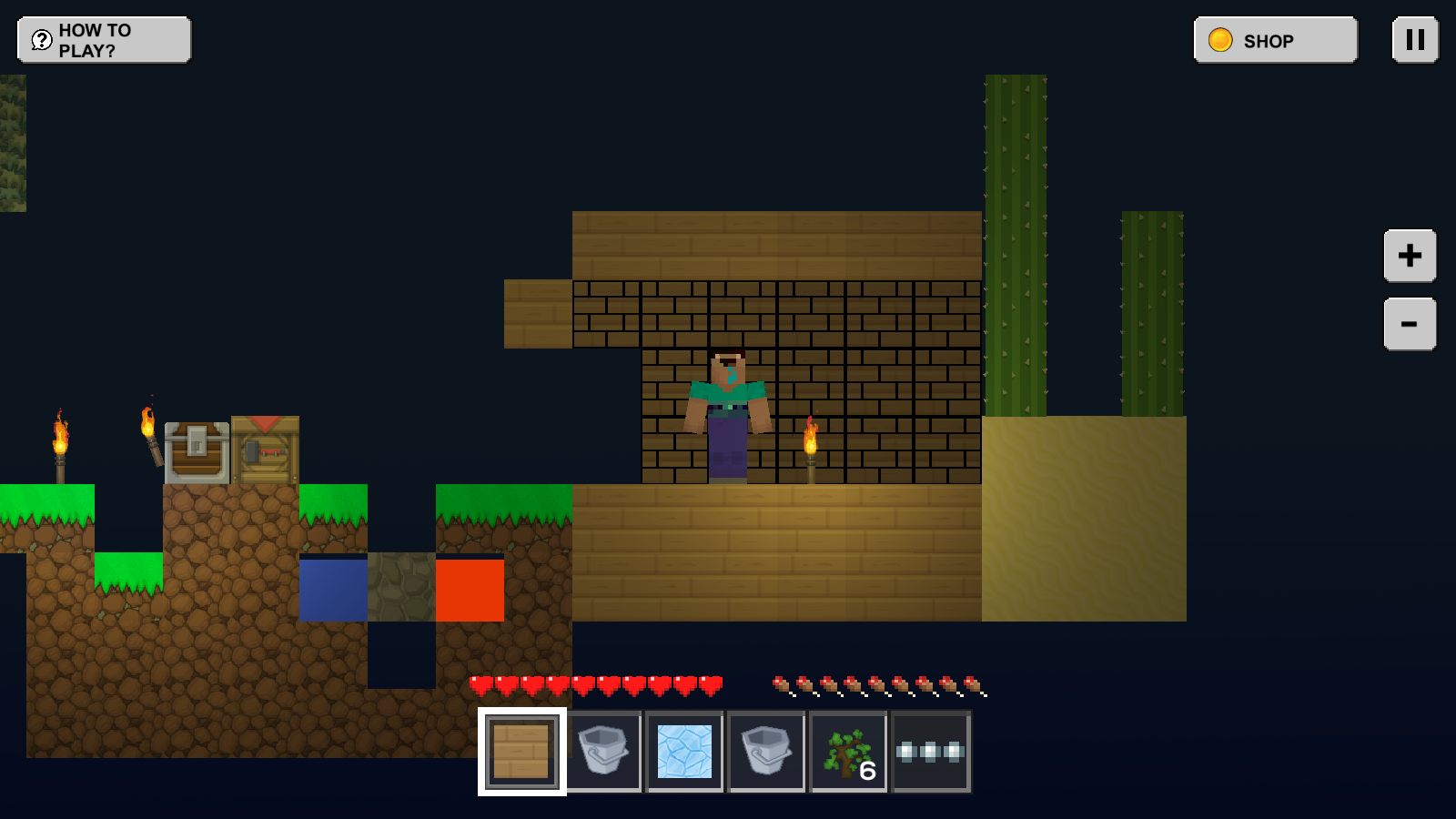Select the second bucket slot in the hotbar
Image resolution: width=1456 pixels, height=819 pixels.
[765, 752]
